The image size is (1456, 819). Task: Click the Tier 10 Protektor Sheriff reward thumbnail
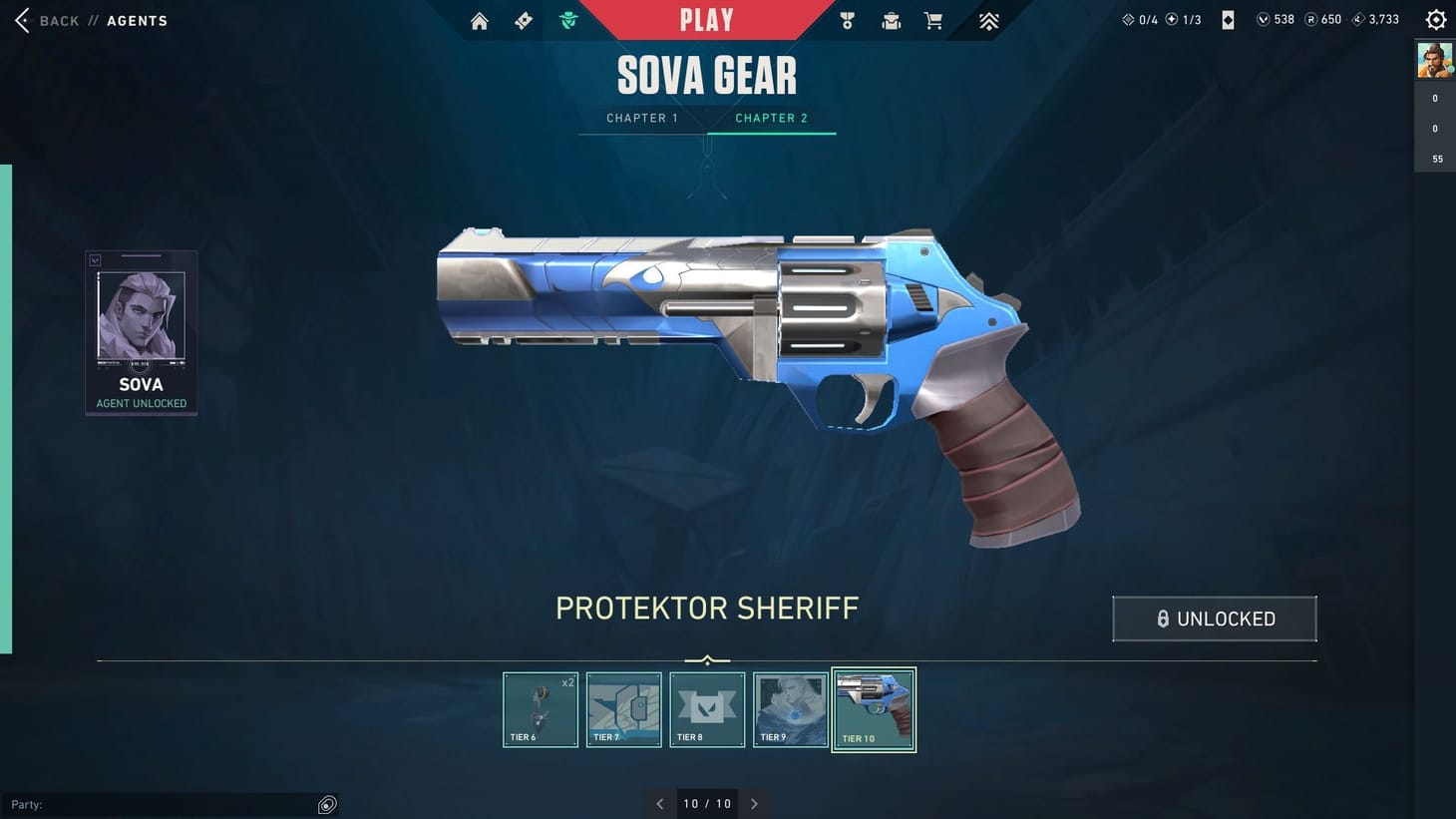(874, 709)
